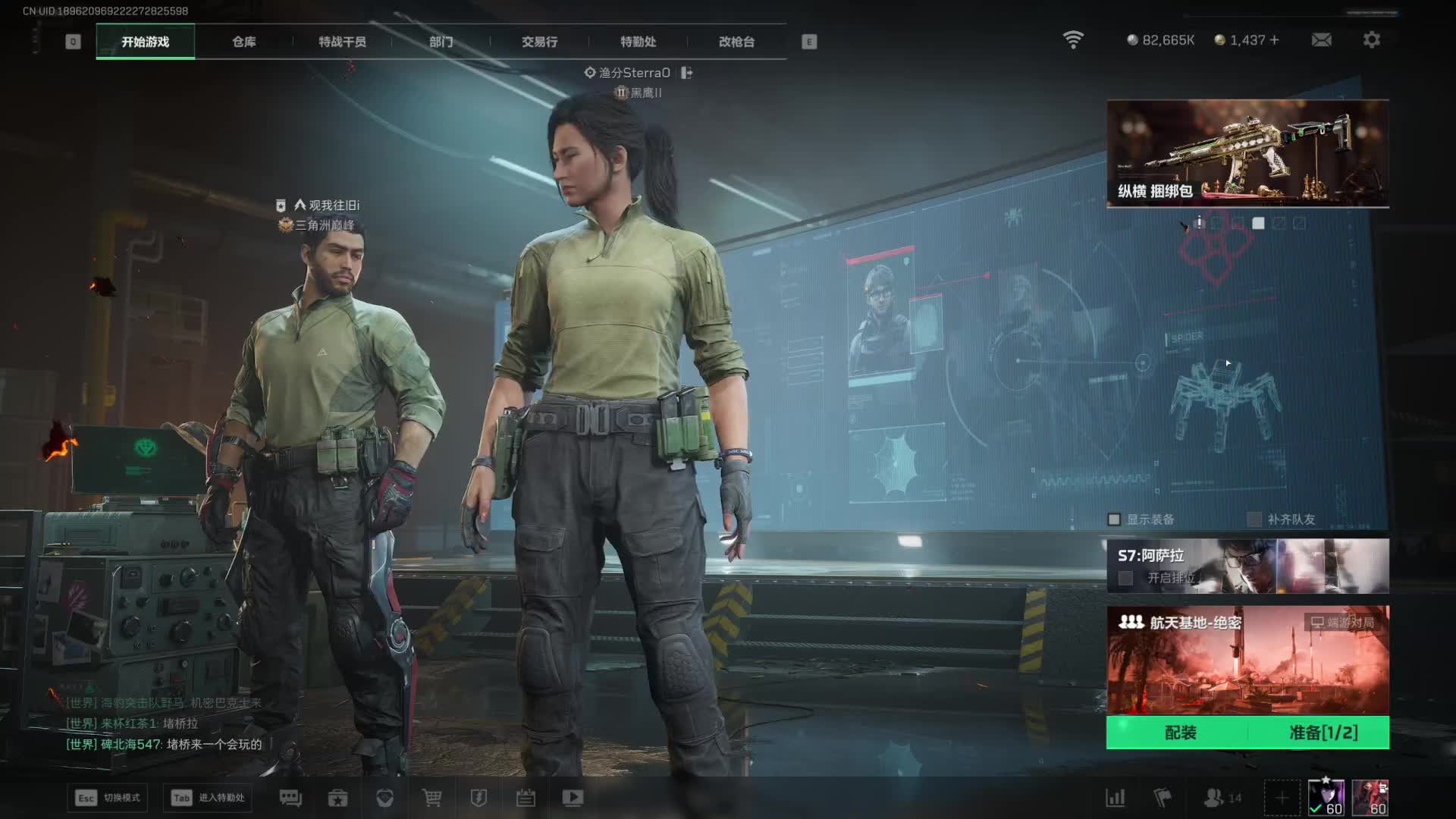Click the green 配装 loadout button

[1180, 733]
